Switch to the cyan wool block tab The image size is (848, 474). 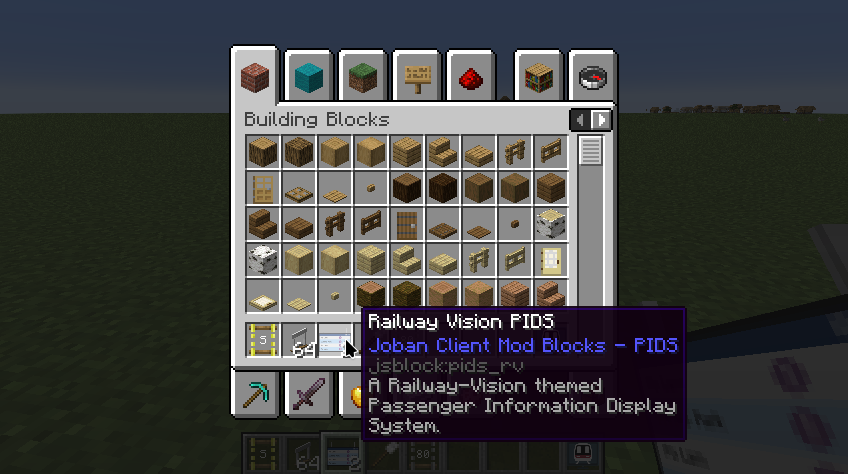pyautogui.click(x=309, y=75)
